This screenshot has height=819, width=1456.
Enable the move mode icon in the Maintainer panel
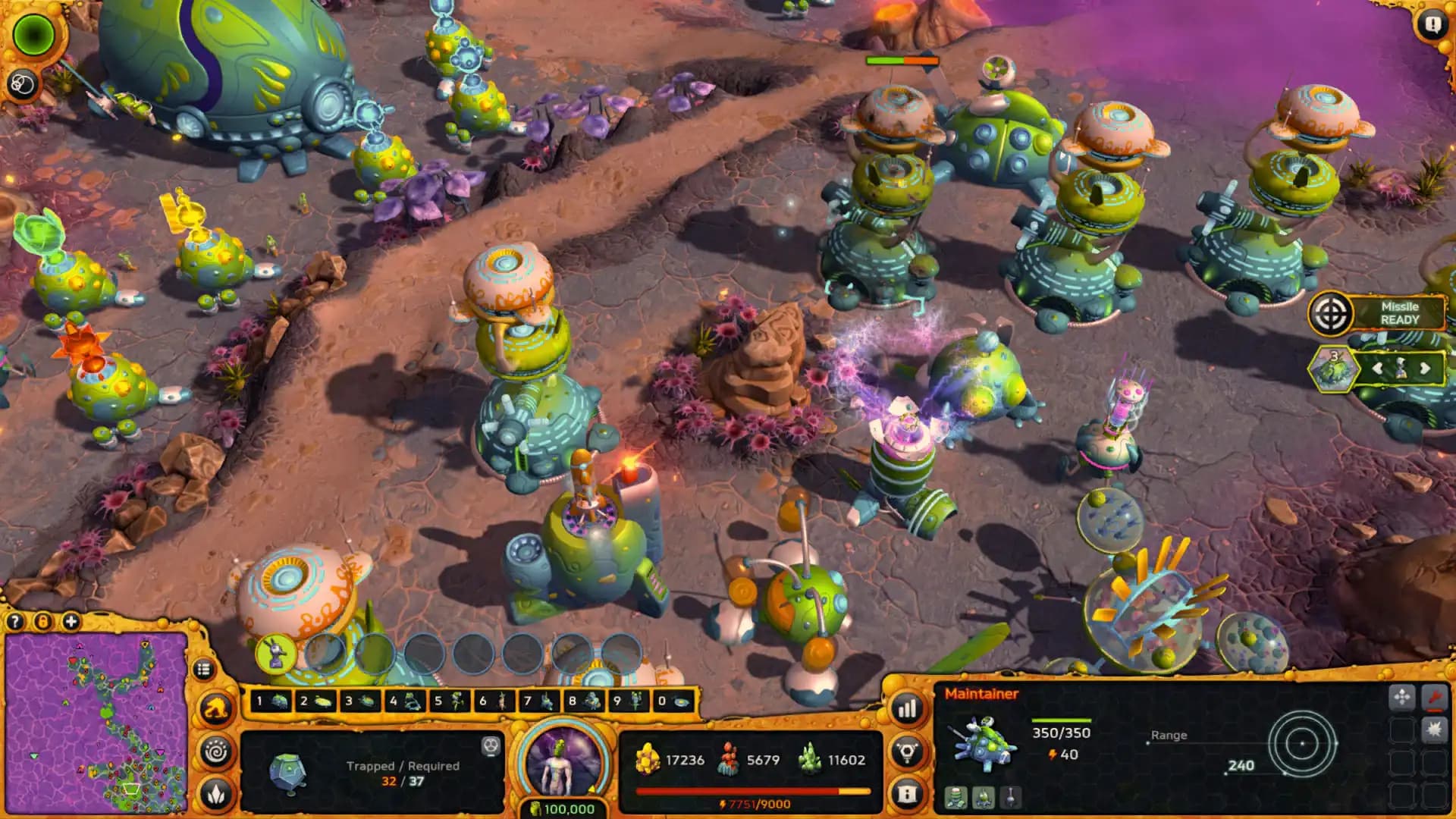pos(1403,697)
